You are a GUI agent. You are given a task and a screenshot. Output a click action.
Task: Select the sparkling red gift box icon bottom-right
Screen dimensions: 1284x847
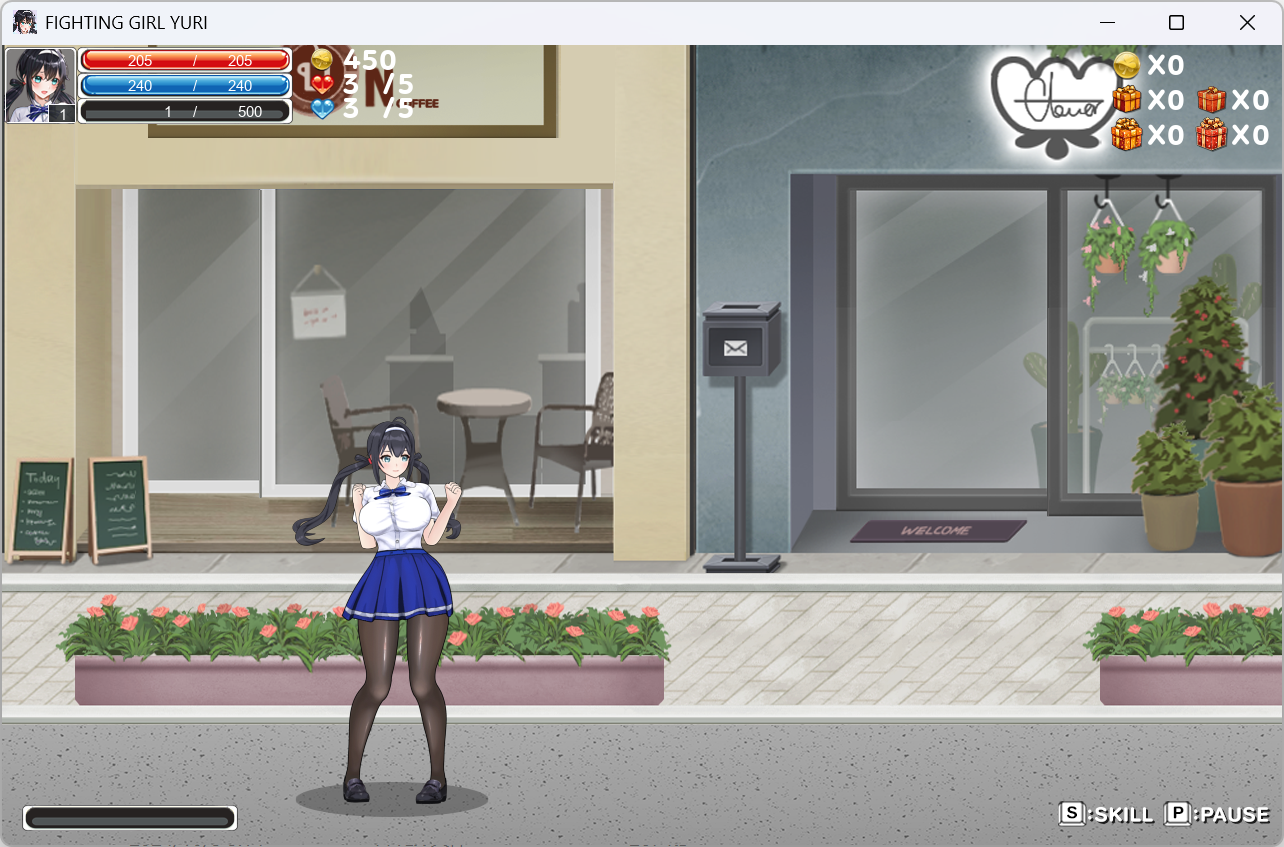[1212, 135]
